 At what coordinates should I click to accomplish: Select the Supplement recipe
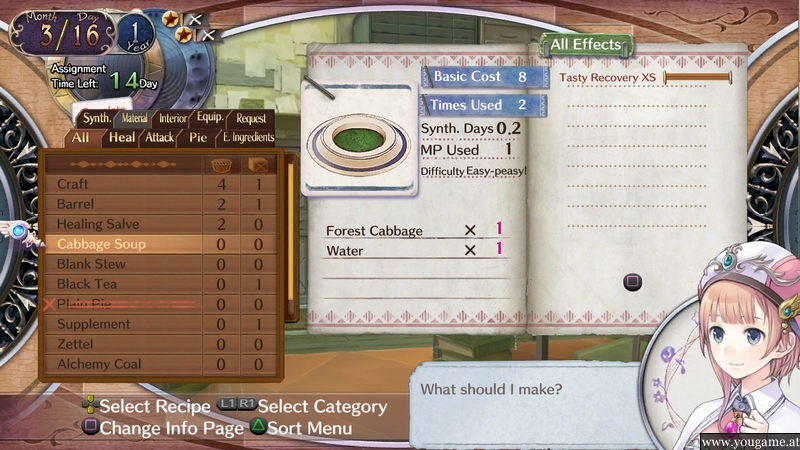pyautogui.click(x=120, y=324)
